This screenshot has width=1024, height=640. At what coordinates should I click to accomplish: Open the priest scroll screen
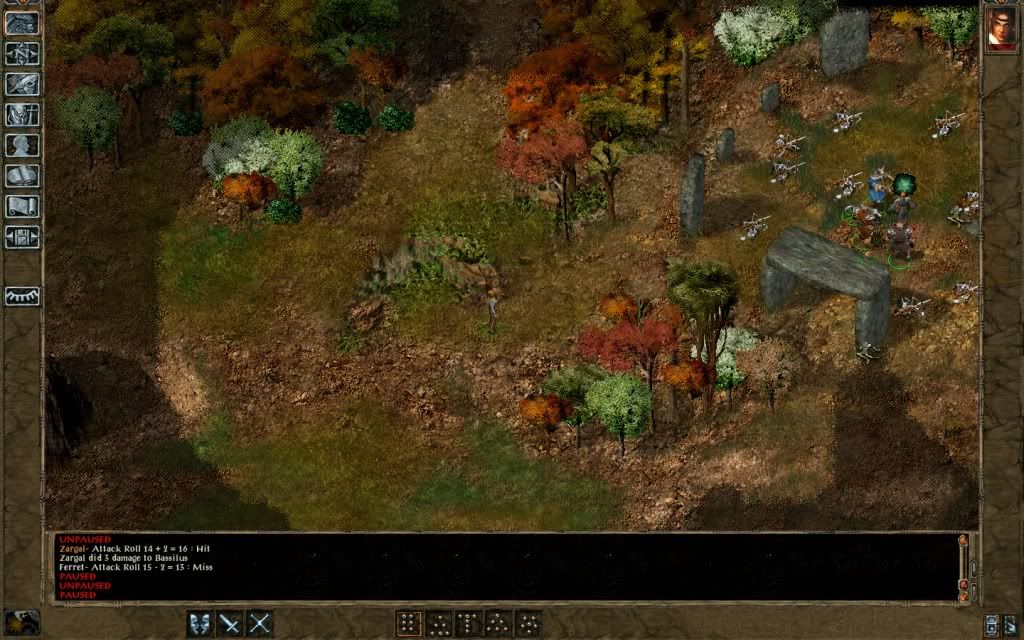coord(21,206)
